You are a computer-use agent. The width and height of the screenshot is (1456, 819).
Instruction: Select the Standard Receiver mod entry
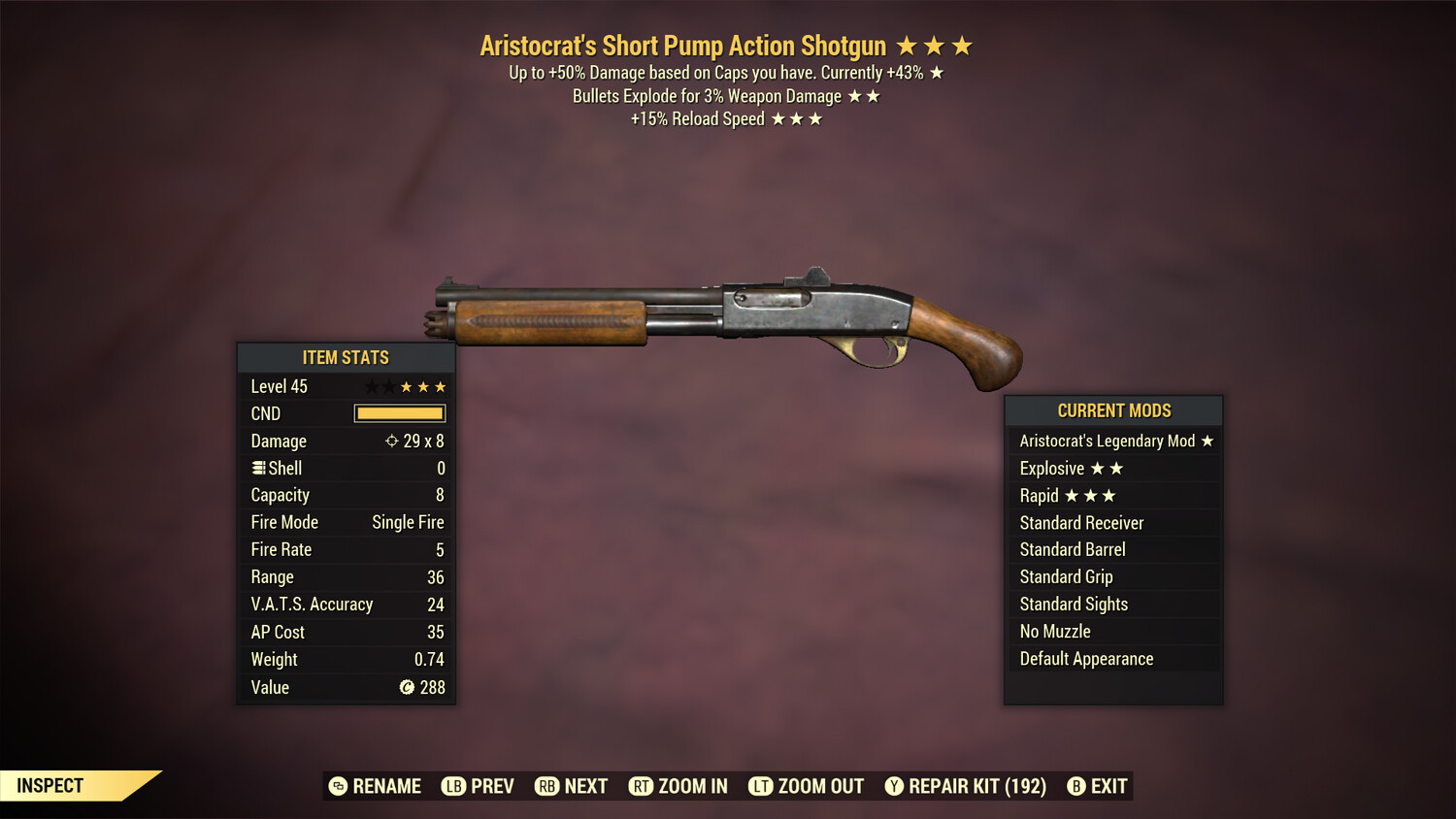1080,522
